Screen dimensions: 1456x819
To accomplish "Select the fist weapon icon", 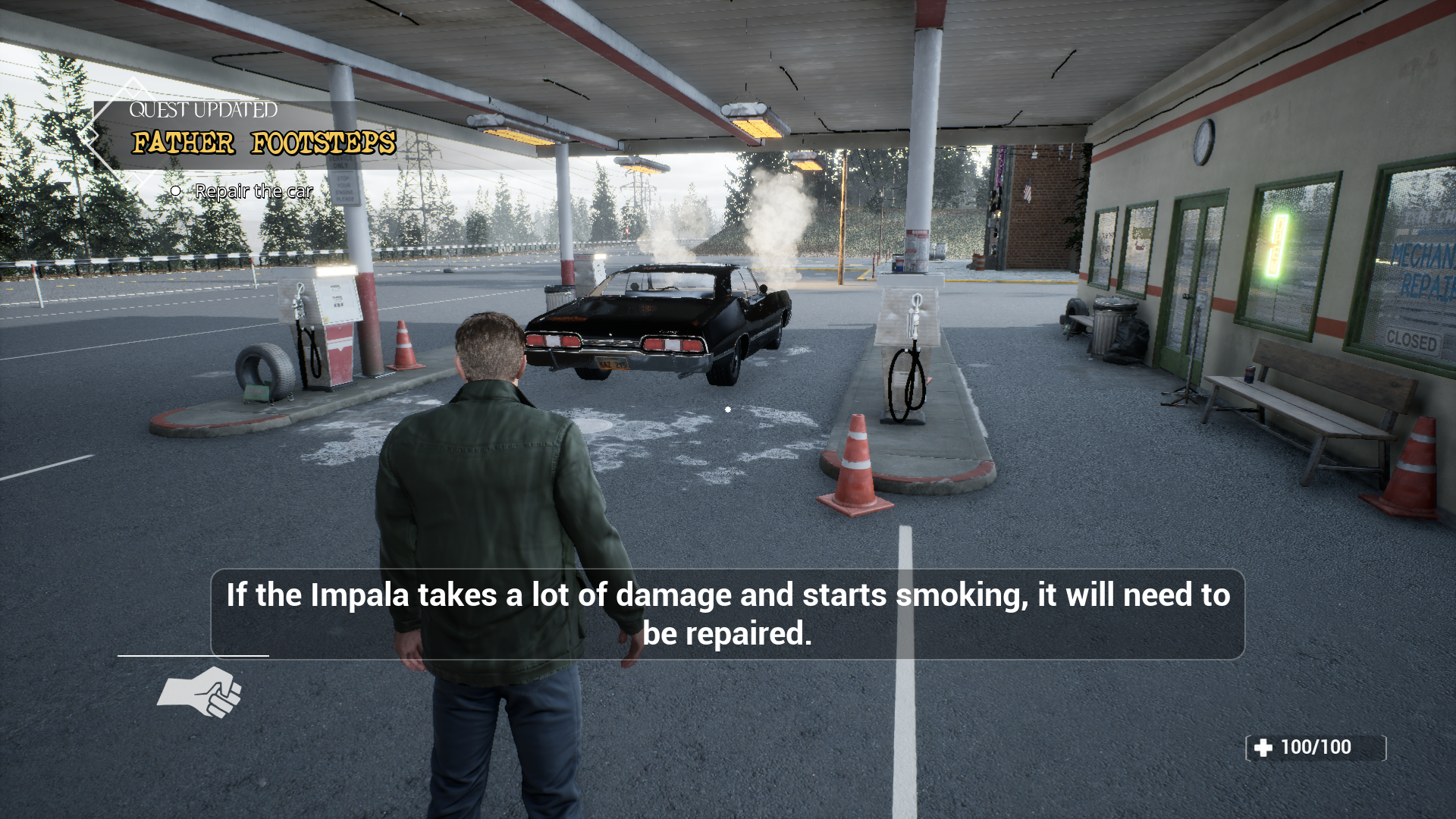I will coord(200,691).
